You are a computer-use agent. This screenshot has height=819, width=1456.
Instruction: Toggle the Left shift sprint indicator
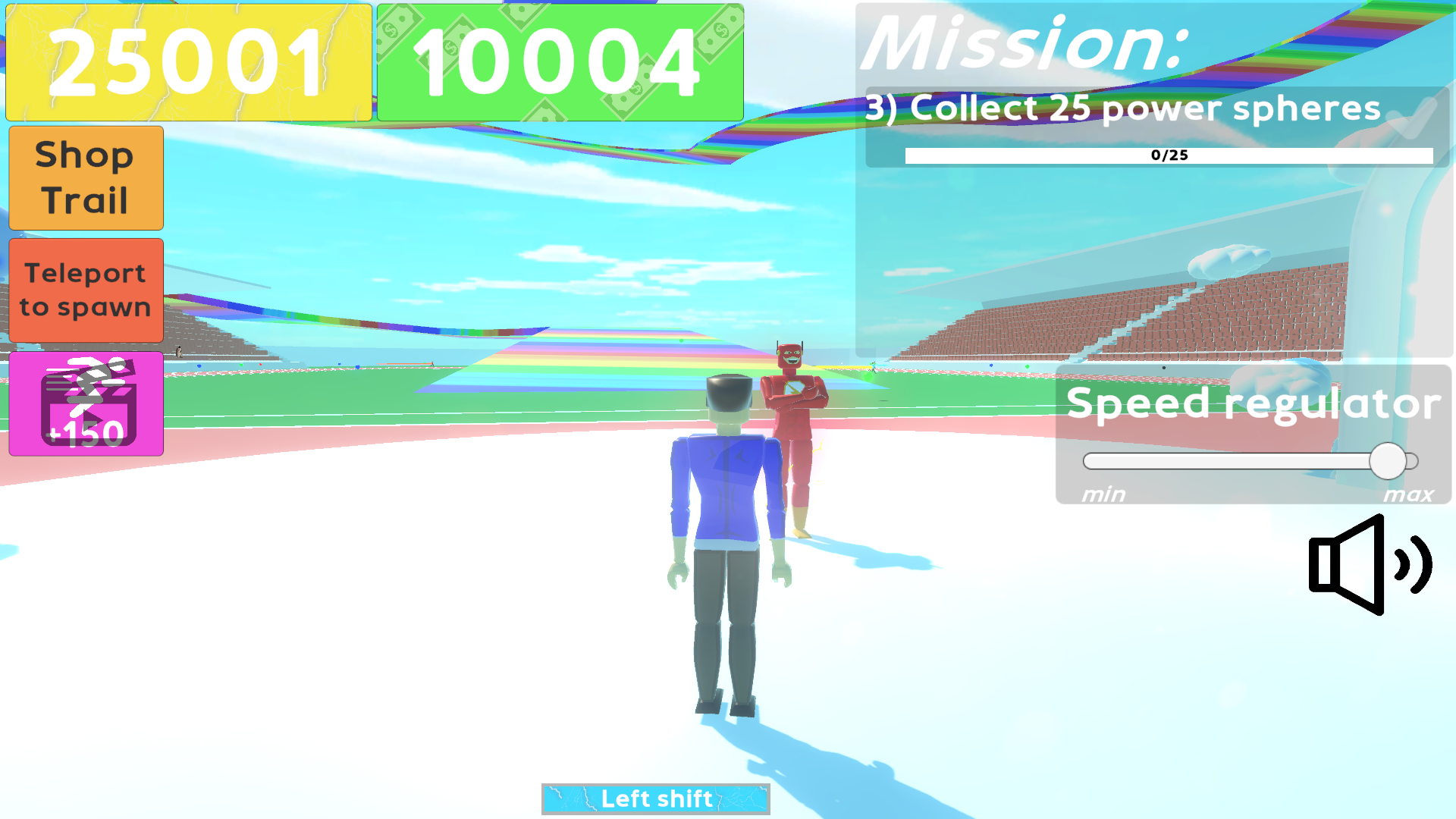[655, 799]
